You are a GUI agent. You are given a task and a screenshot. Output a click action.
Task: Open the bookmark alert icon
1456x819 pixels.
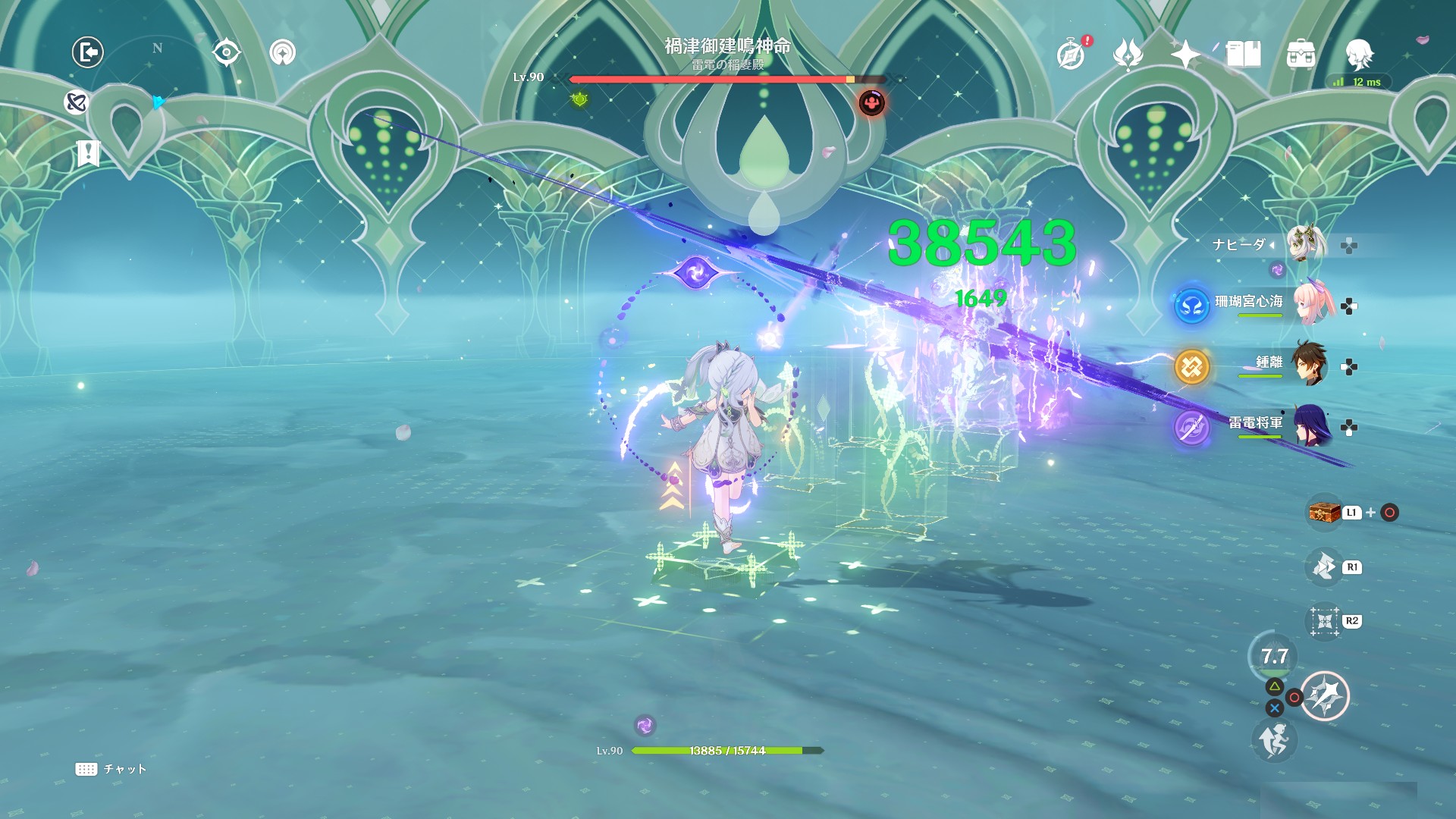point(88,154)
